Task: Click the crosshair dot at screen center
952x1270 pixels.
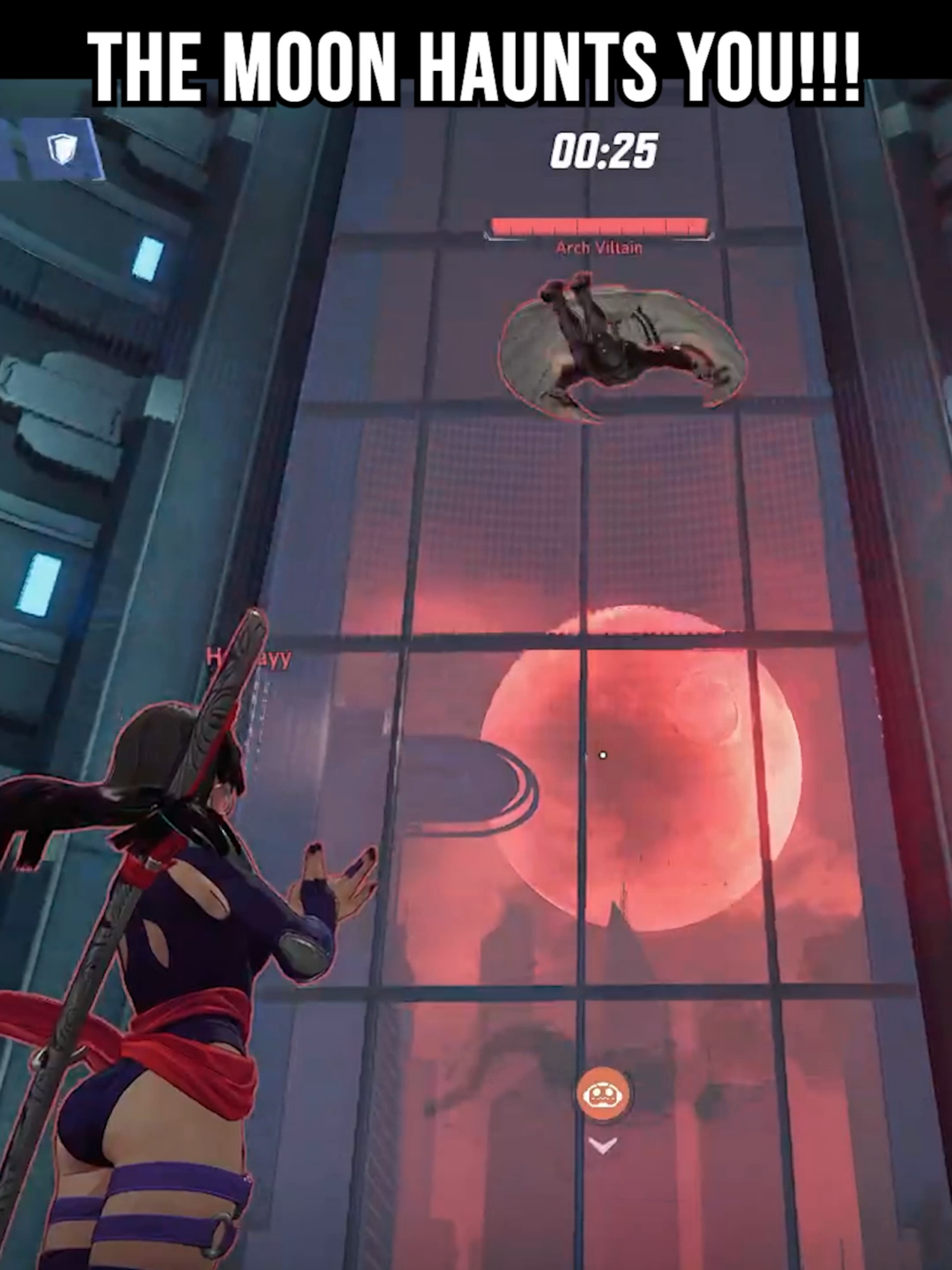Action: tap(602, 754)
